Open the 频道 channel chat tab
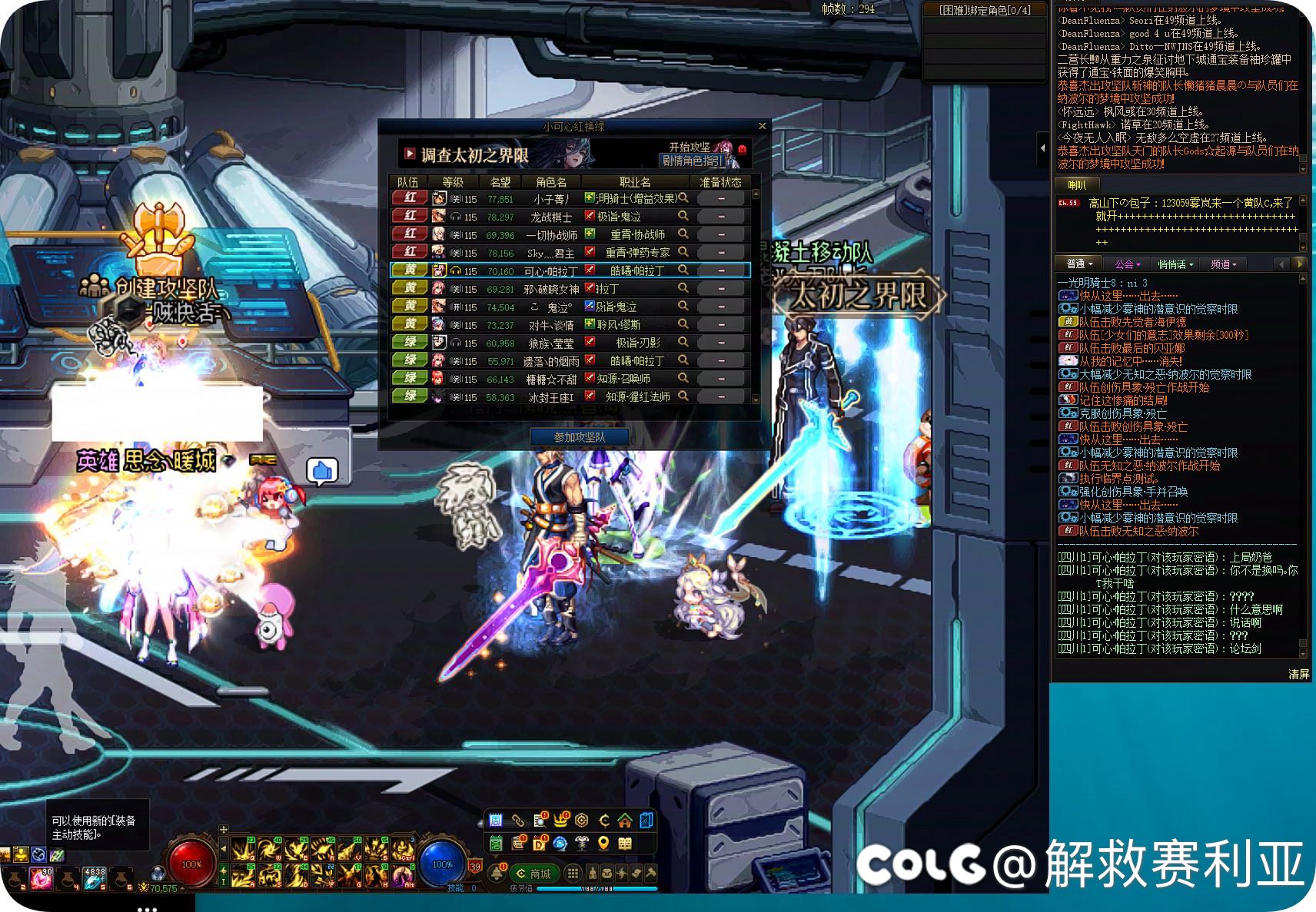Image resolution: width=1316 pixels, height=912 pixels. (1223, 264)
